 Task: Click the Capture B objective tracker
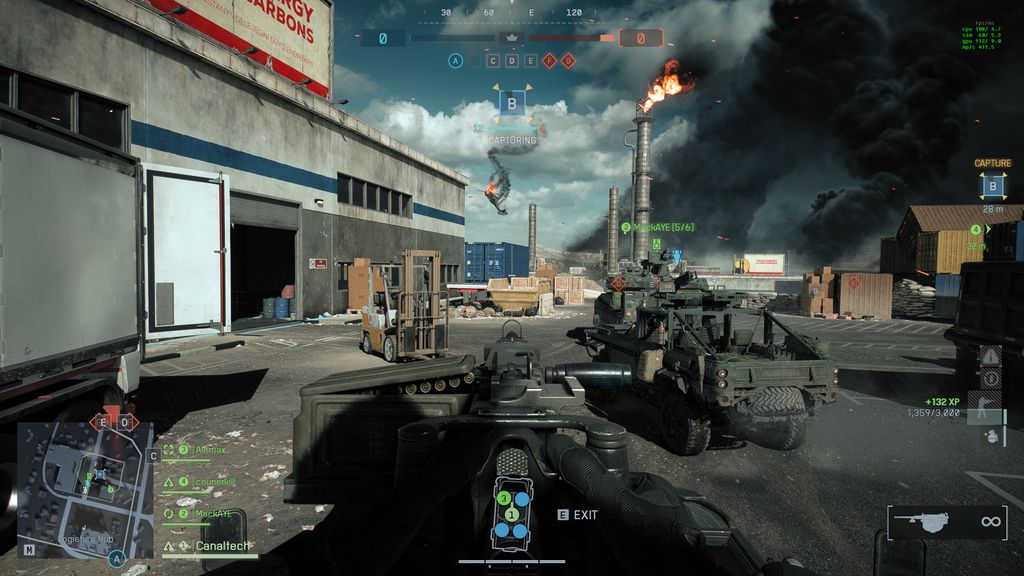(992, 184)
